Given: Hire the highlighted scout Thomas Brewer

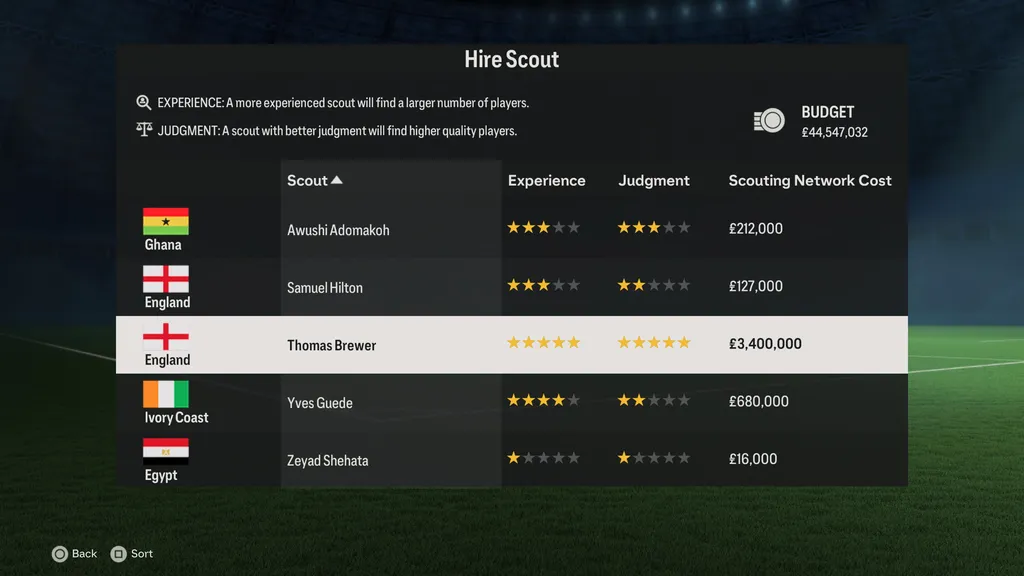Looking at the screenshot, I should (332, 346).
